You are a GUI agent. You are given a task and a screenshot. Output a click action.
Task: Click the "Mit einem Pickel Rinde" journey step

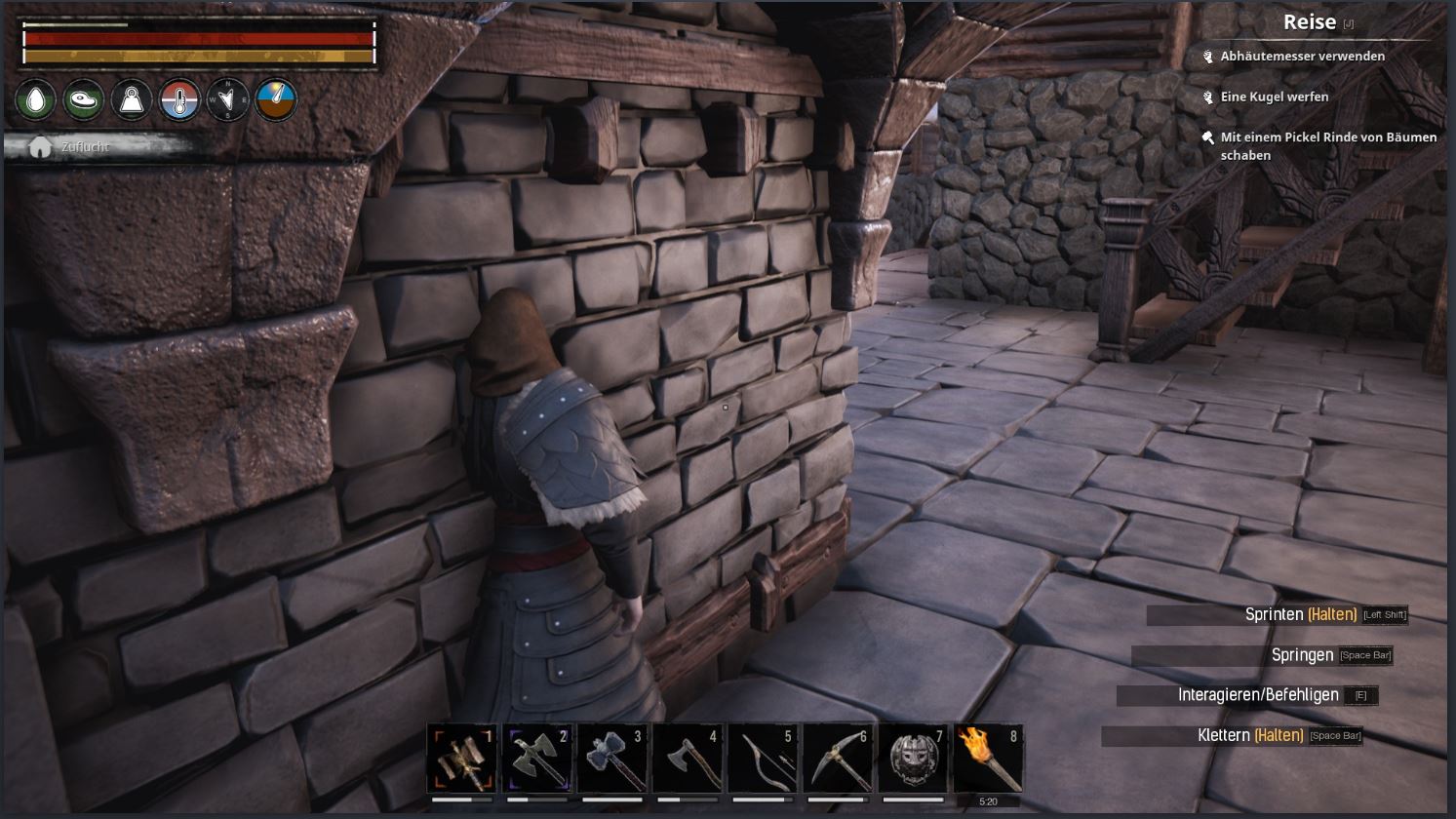1327,146
